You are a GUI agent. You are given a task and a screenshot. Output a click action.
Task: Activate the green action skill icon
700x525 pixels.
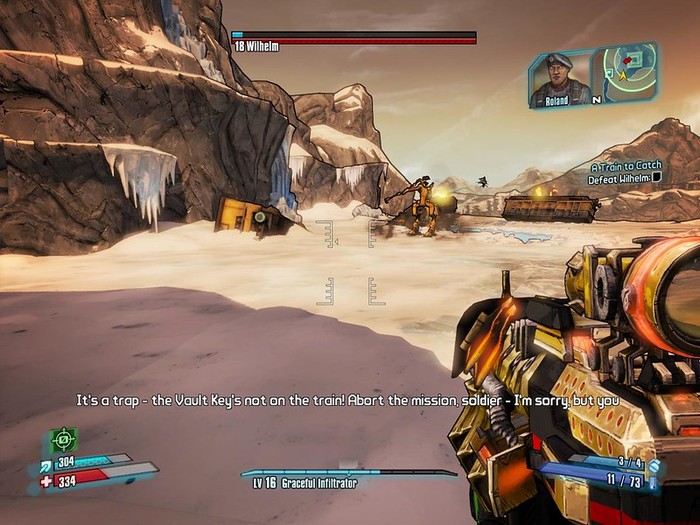point(64,439)
